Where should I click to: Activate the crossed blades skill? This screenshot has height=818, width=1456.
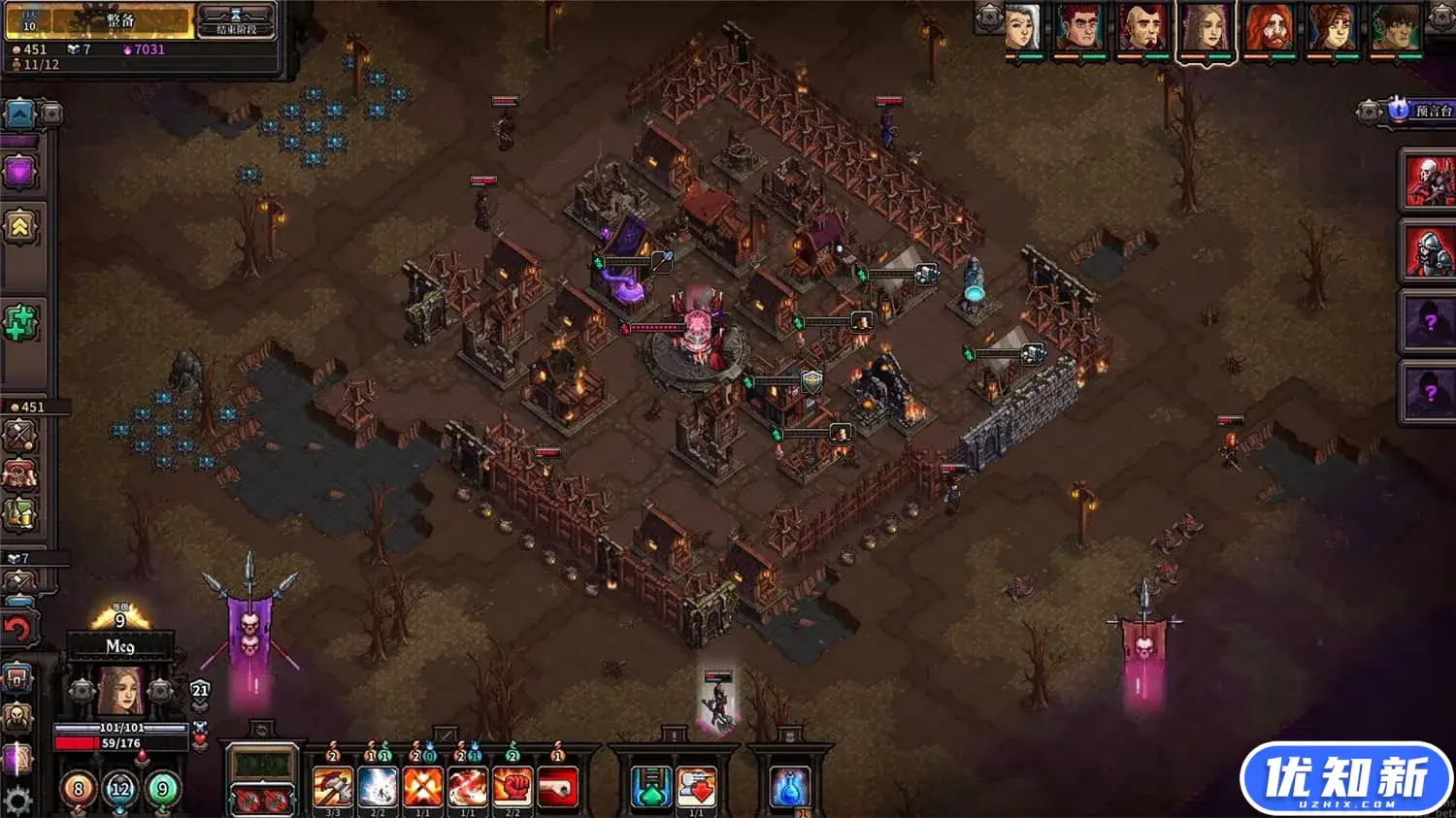[x=423, y=786]
